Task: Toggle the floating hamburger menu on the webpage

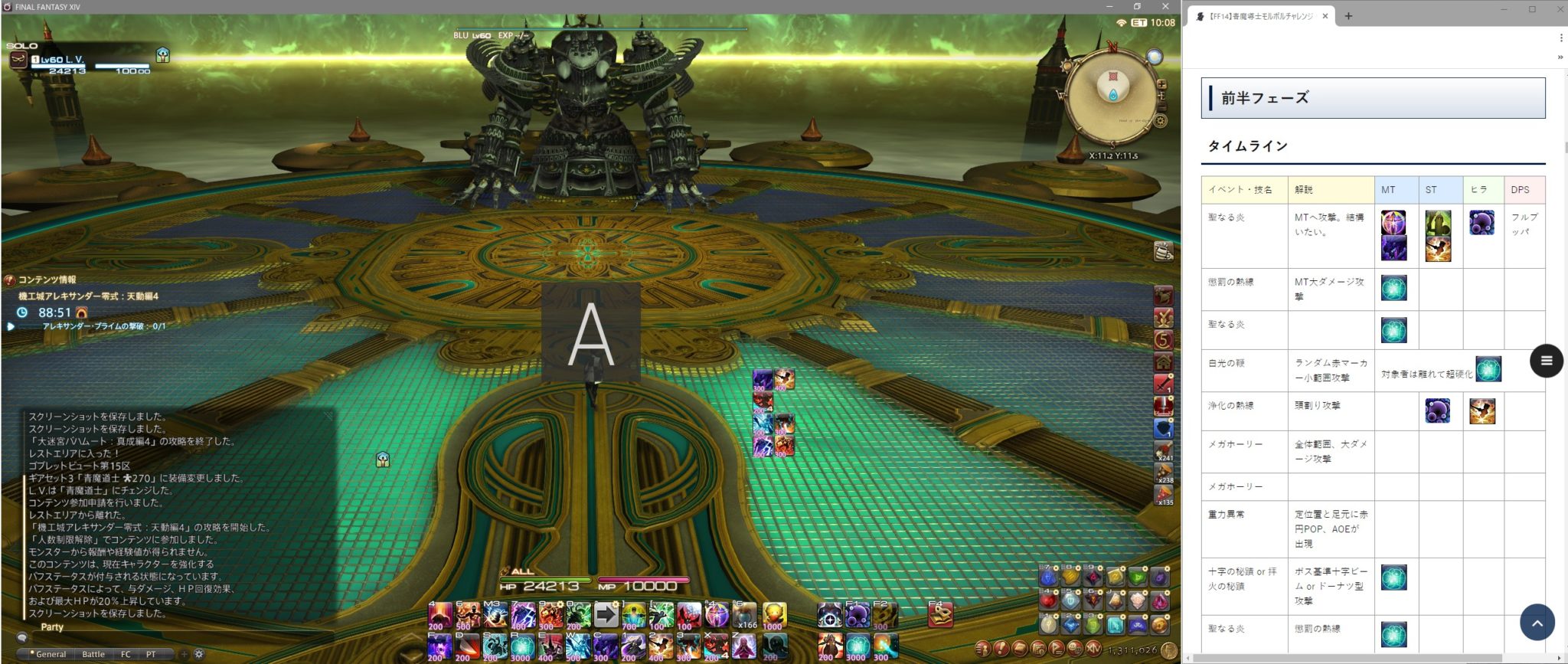Action: point(1545,361)
